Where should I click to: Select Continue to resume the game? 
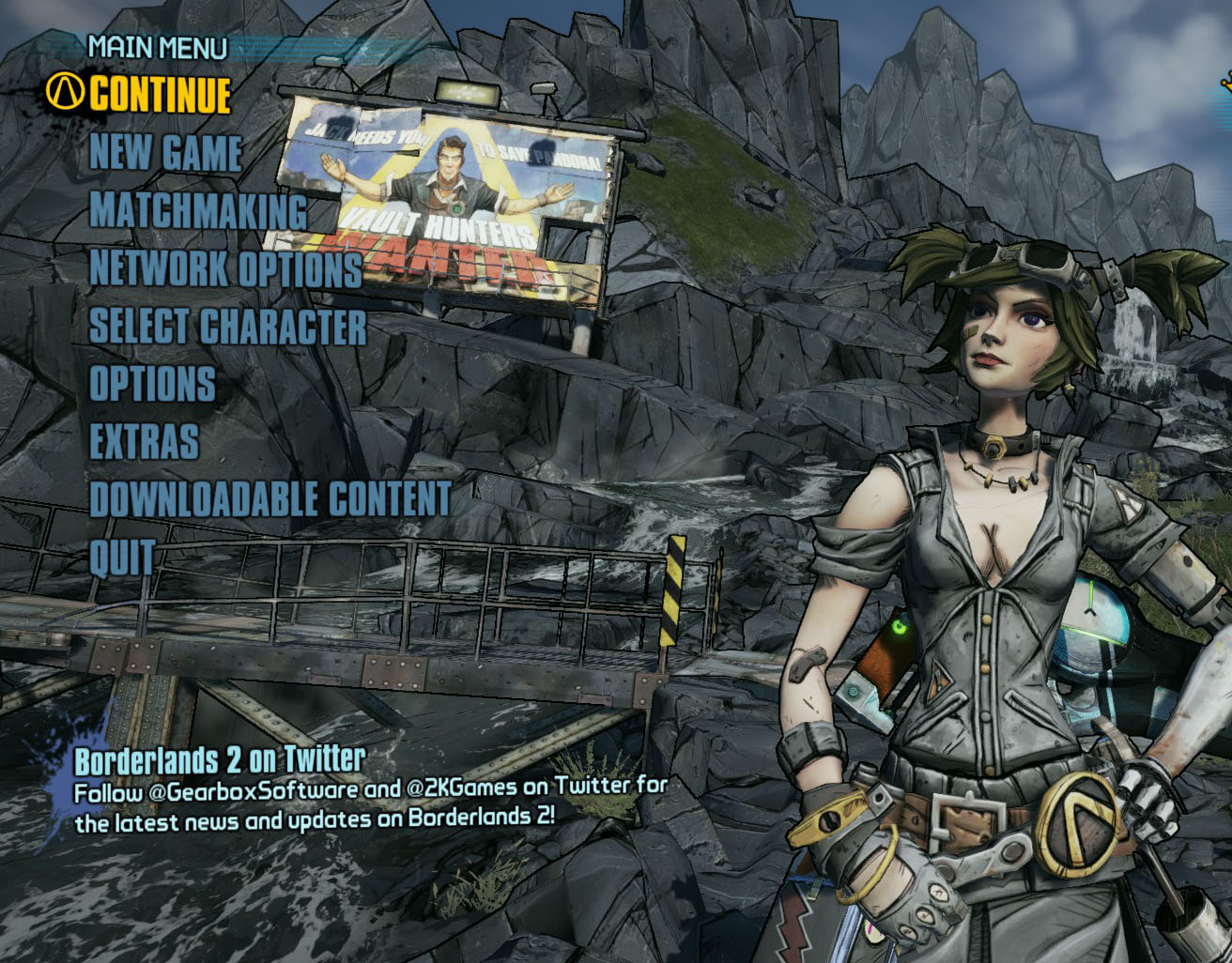(x=160, y=94)
